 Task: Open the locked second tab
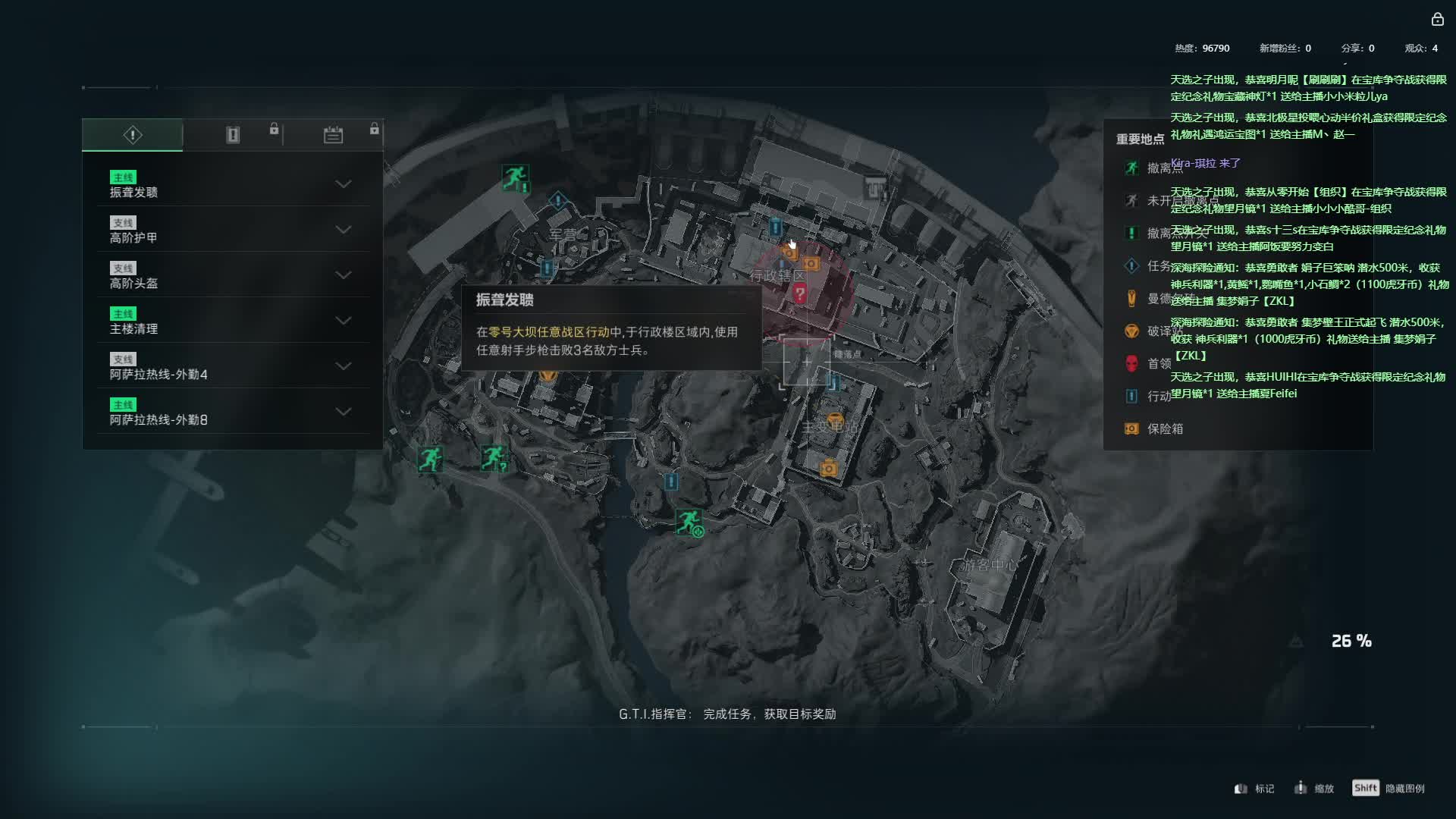(x=233, y=135)
